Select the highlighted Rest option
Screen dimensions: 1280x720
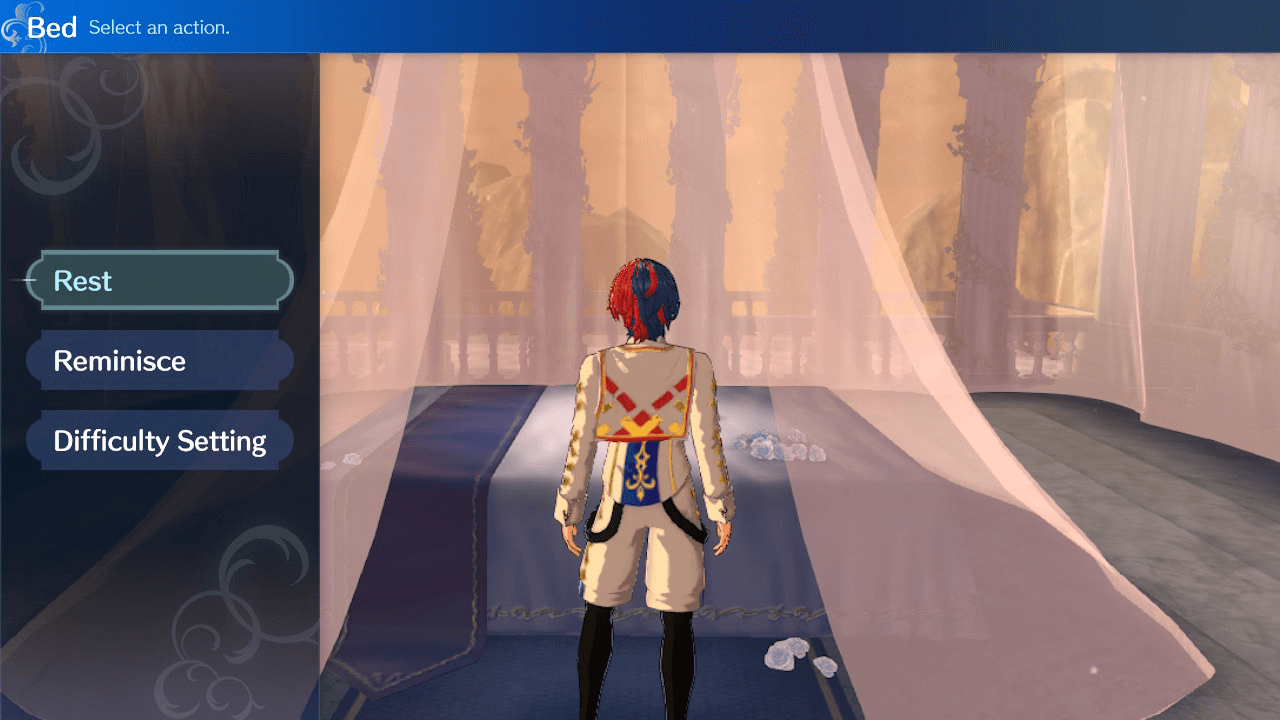point(159,280)
